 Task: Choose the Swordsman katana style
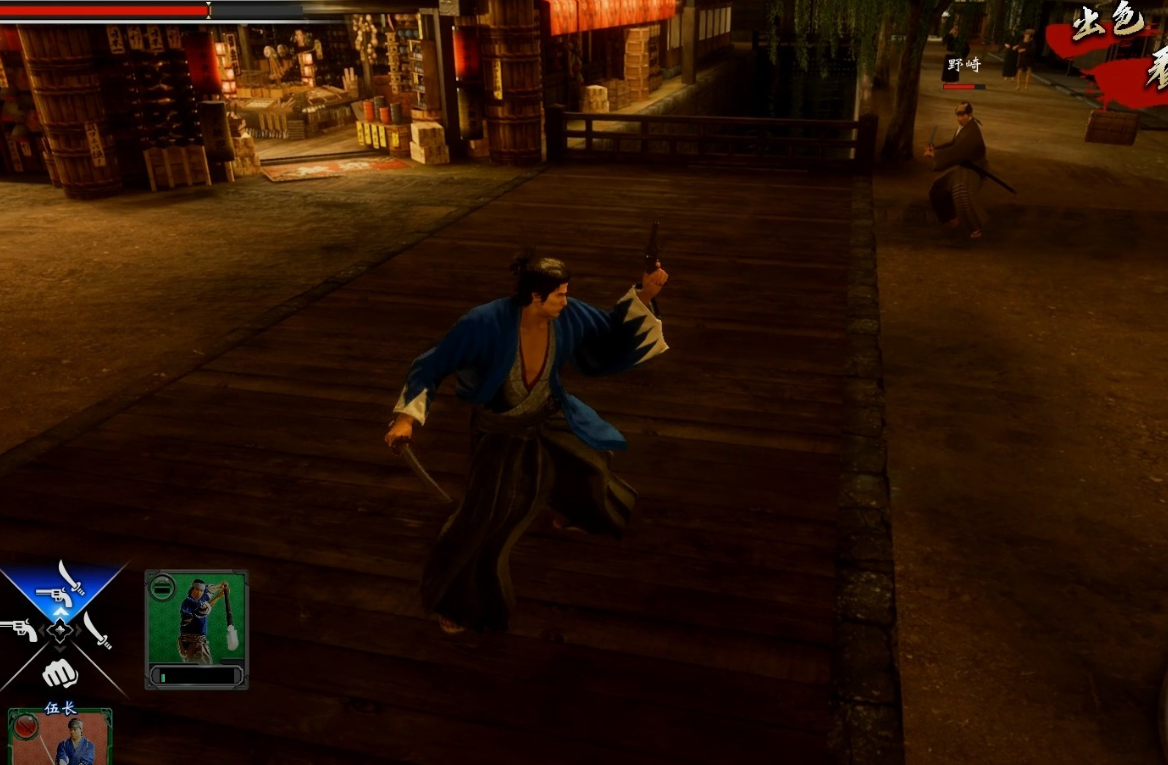click(x=98, y=630)
